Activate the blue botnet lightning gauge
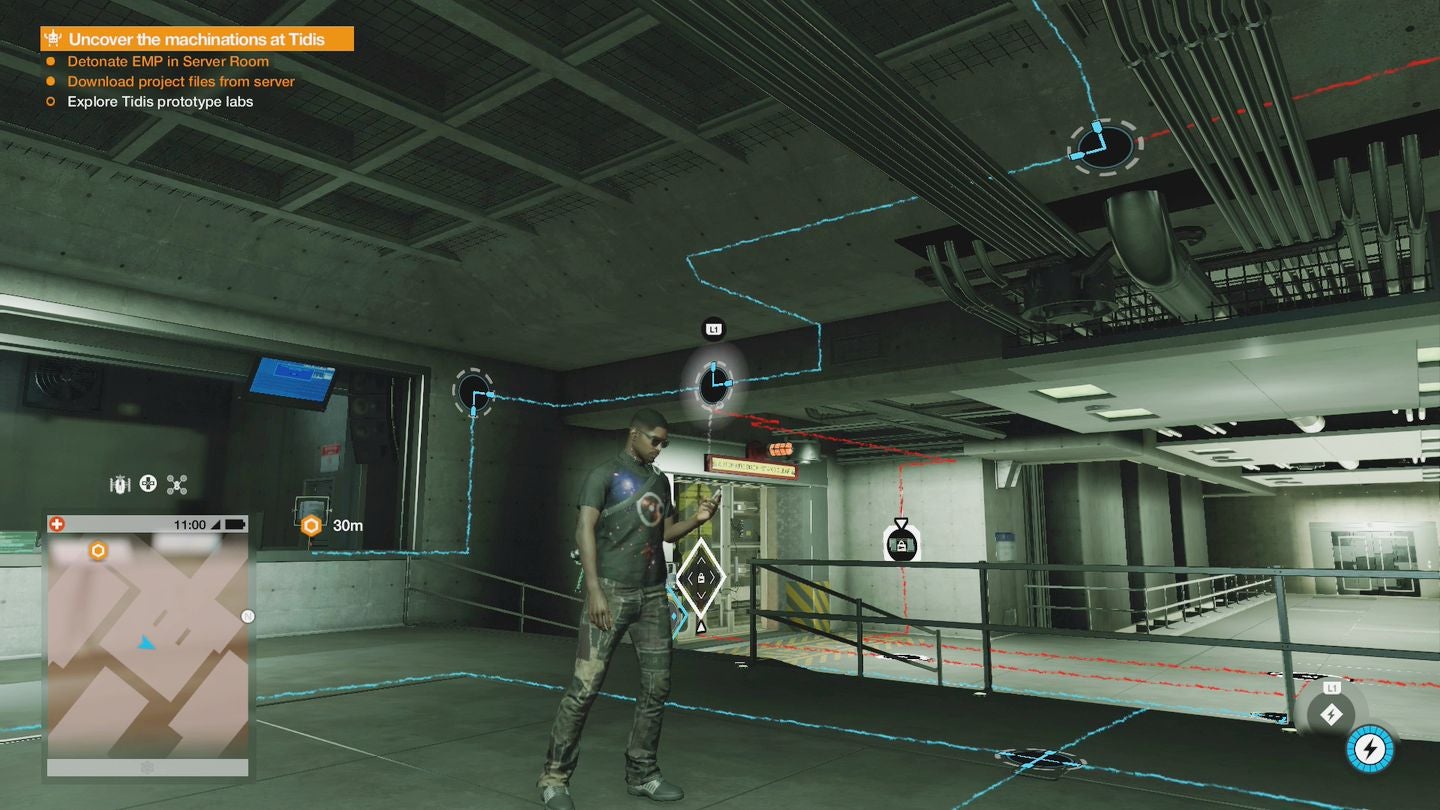The width and height of the screenshot is (1440, 810). 1369,748
